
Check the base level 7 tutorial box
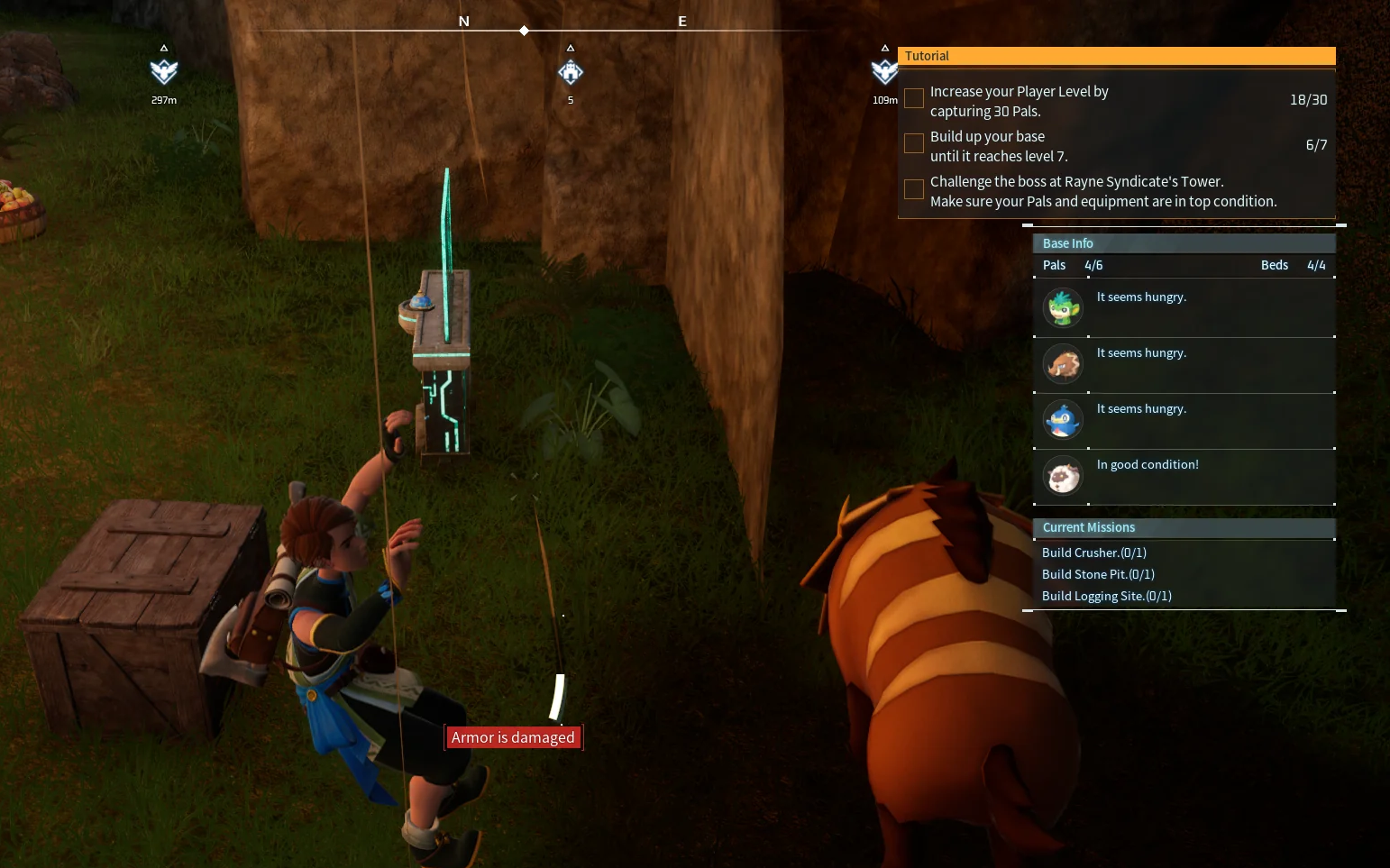(914, 143)
